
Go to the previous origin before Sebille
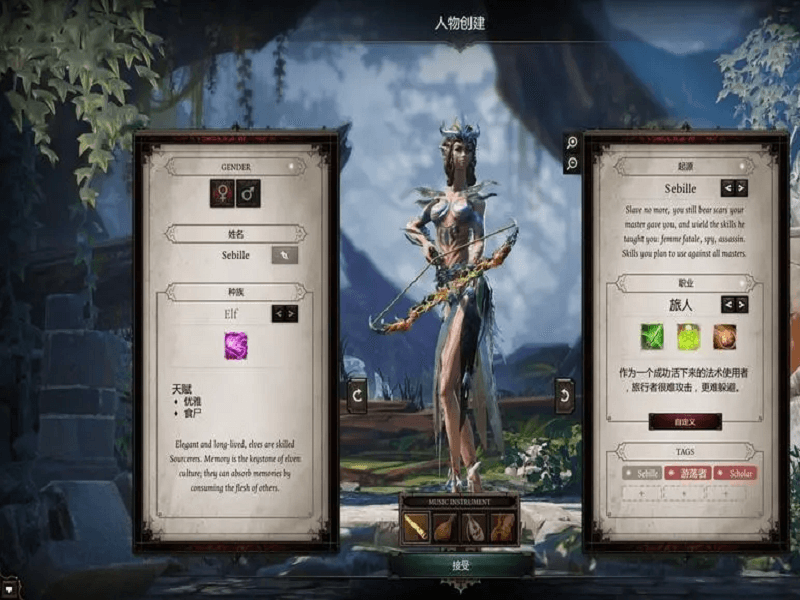(x=728, y=188)
